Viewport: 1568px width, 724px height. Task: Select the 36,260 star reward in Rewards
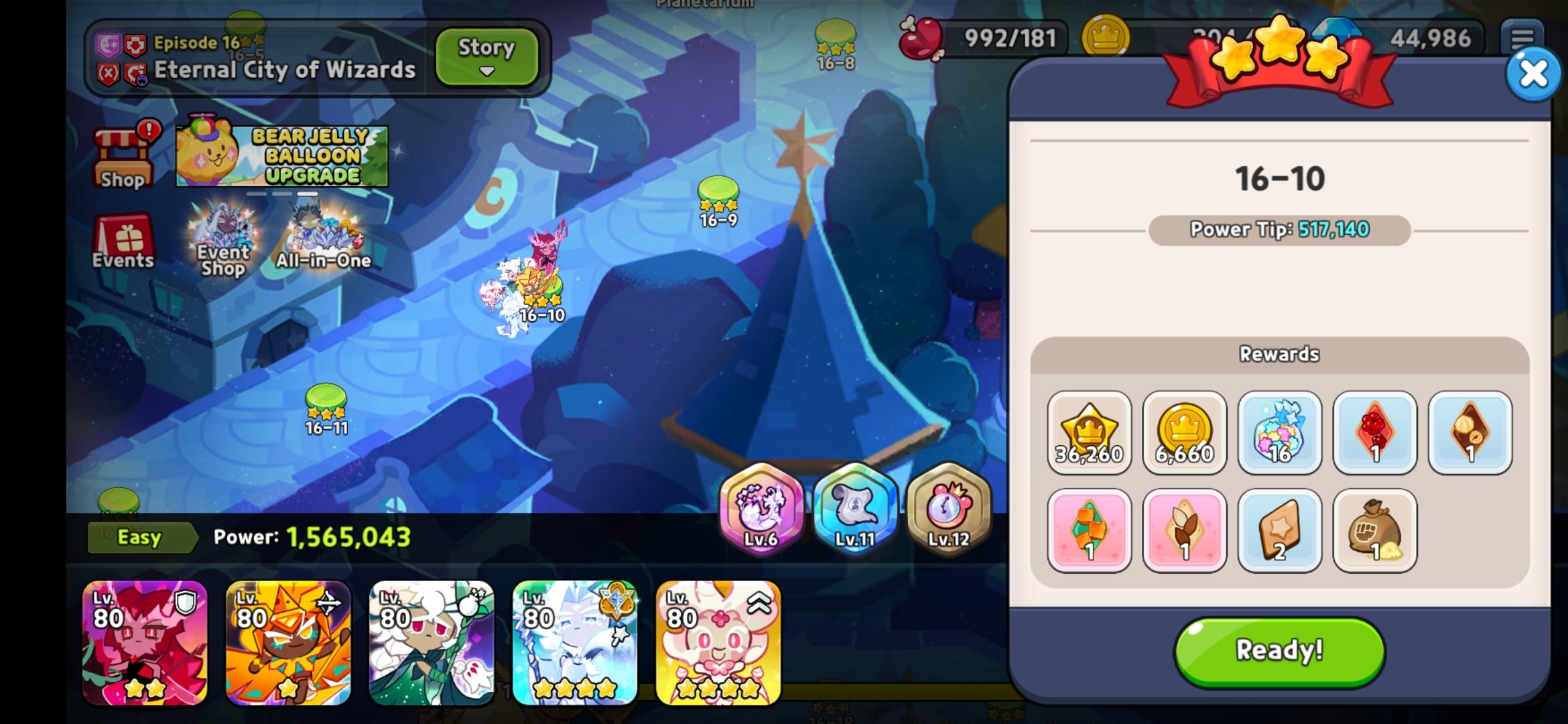click(1090, 432)
